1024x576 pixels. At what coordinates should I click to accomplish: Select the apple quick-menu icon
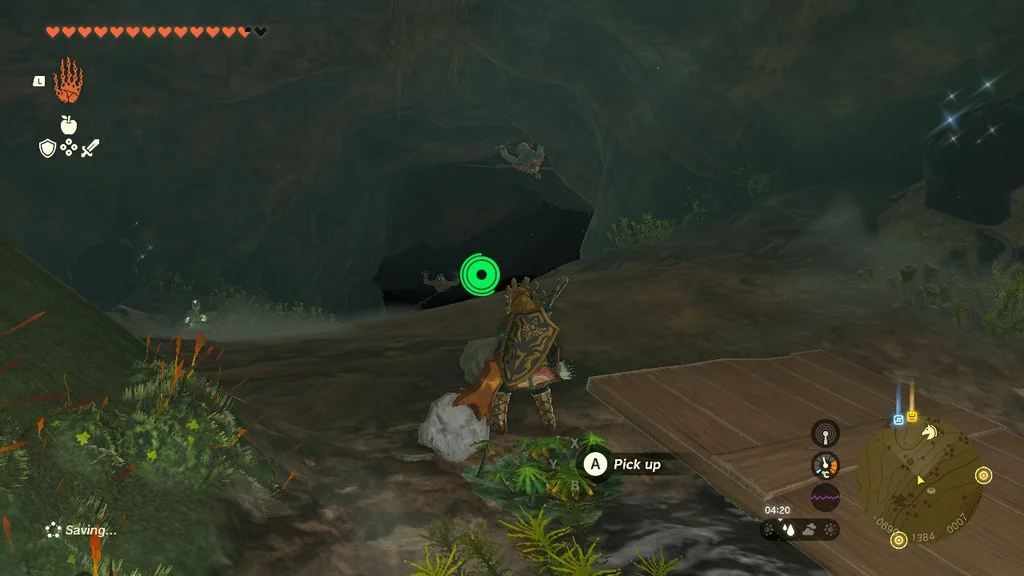point(68,125)
